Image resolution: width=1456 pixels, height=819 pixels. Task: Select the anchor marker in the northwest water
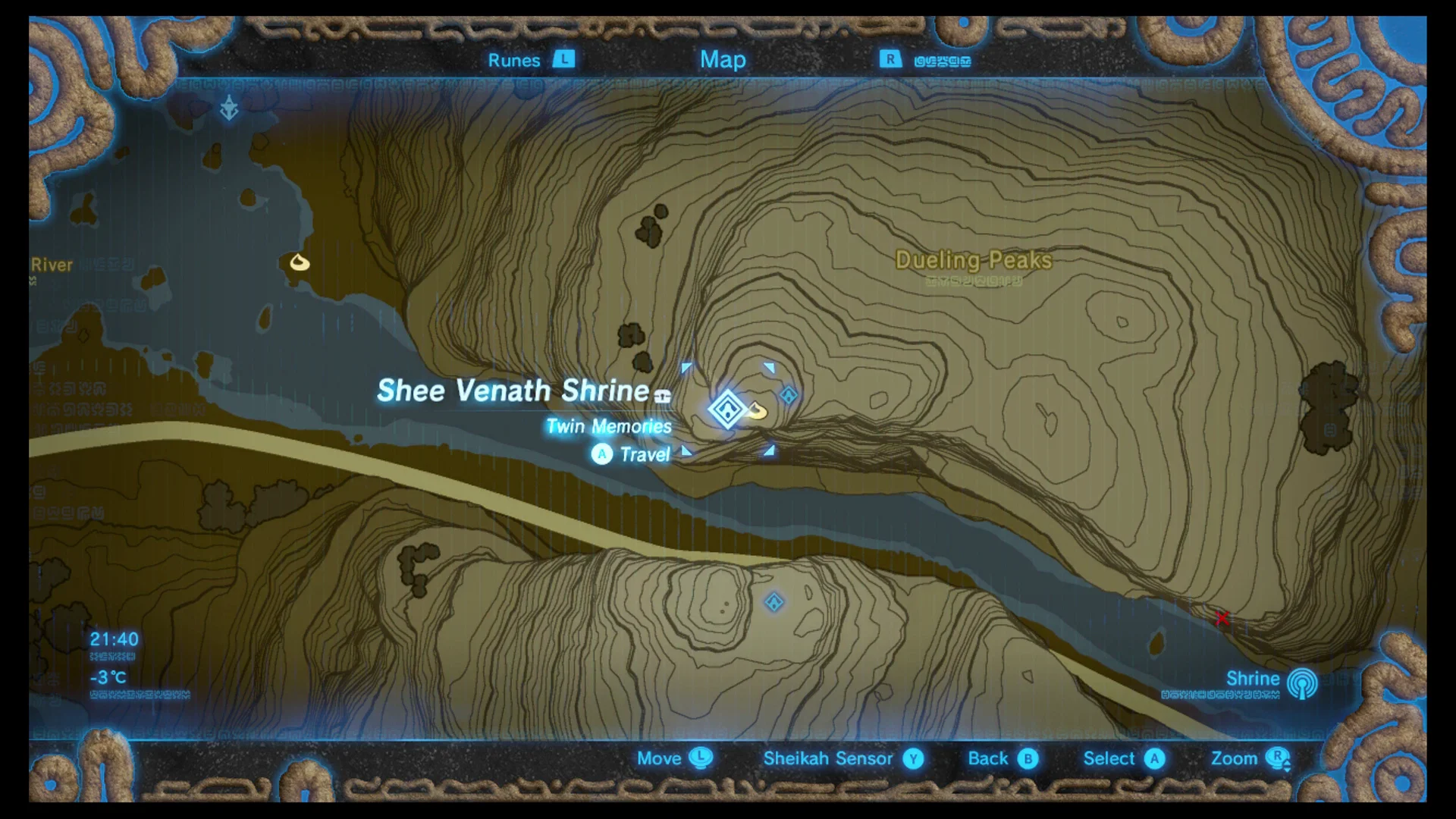(230, 108)
